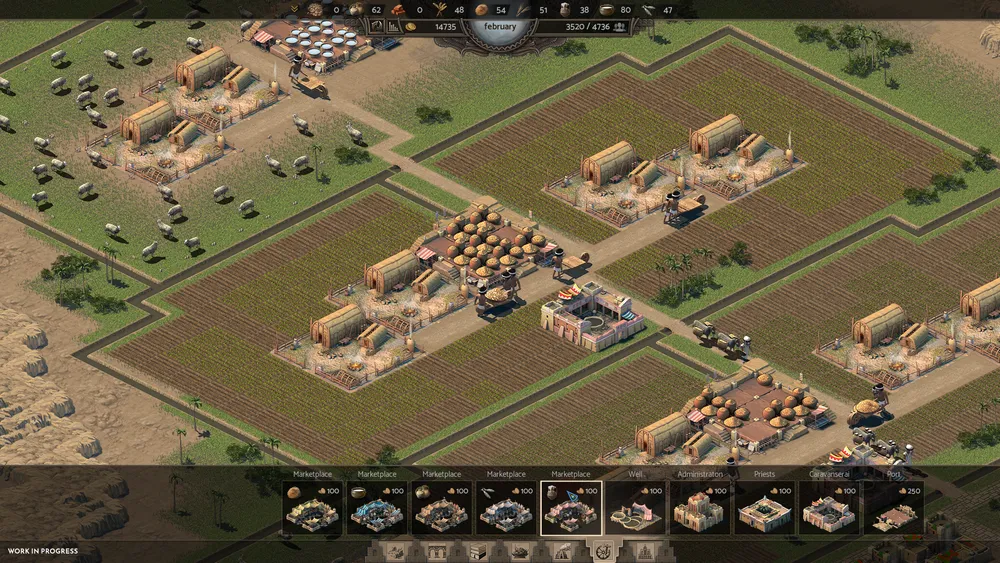Open the crate storage category tab
The height and width of the screenshot is (563, 1000).
tap(480, 552)
